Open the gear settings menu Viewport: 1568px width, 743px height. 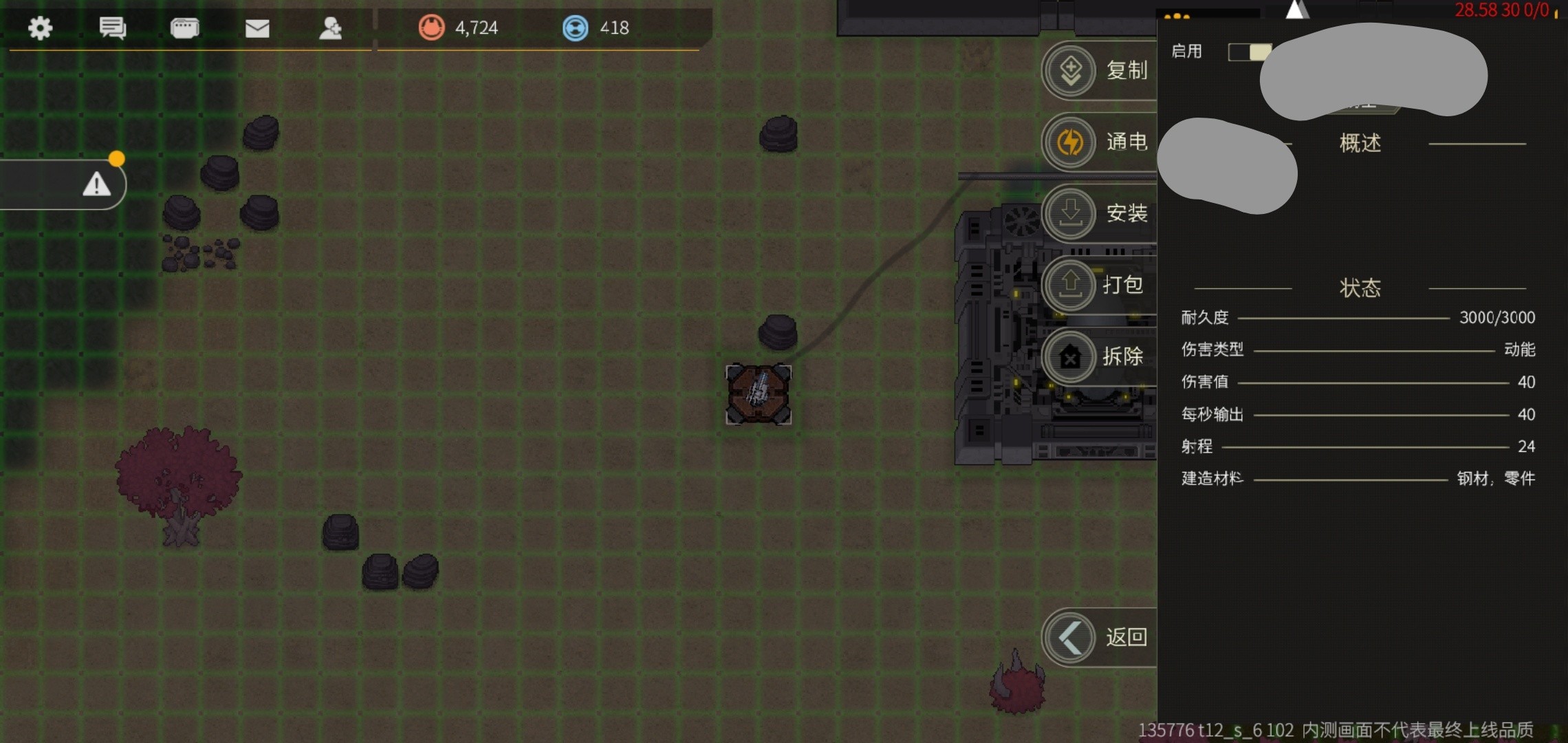tap(40, 28)
